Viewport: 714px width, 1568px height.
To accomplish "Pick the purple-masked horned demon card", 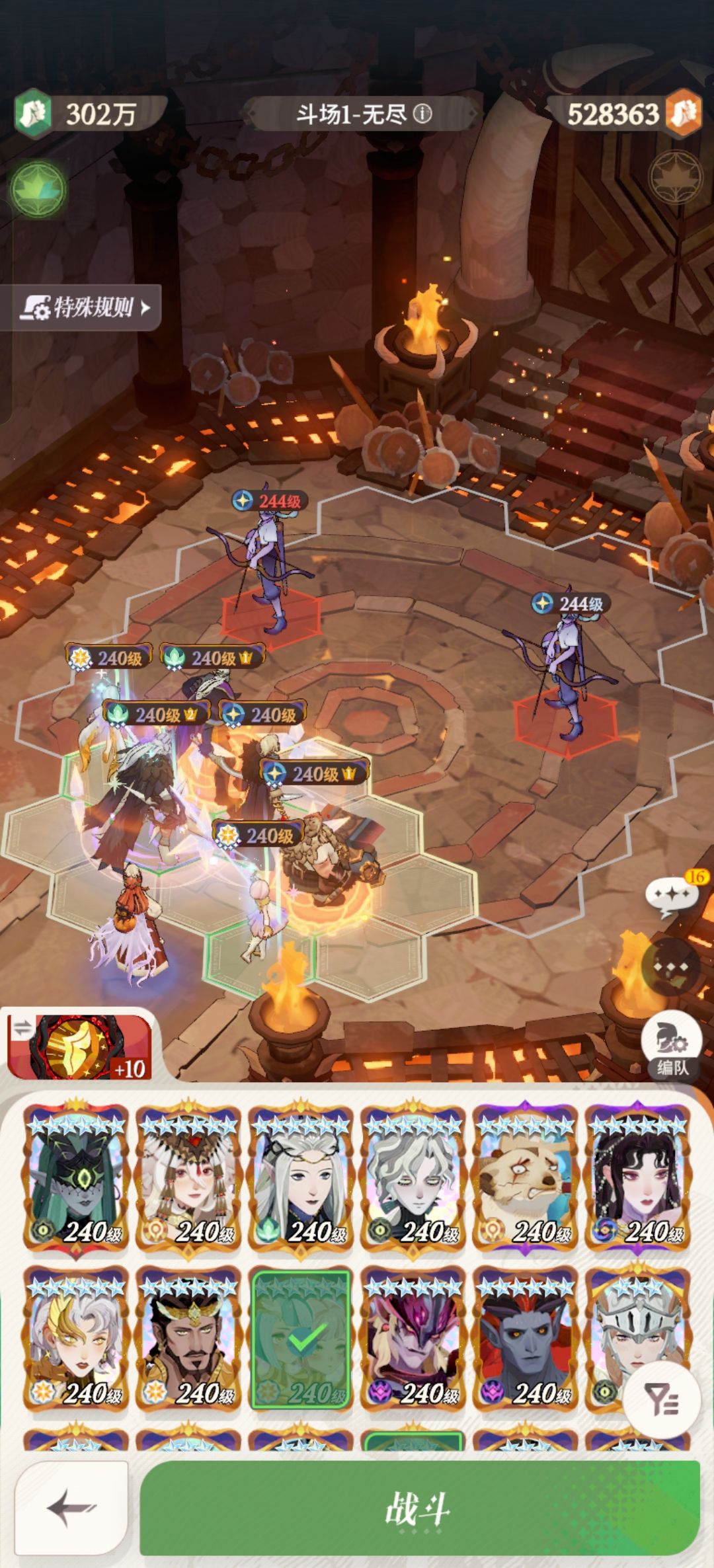I will pyautogui.click(x=413, y=1339).
